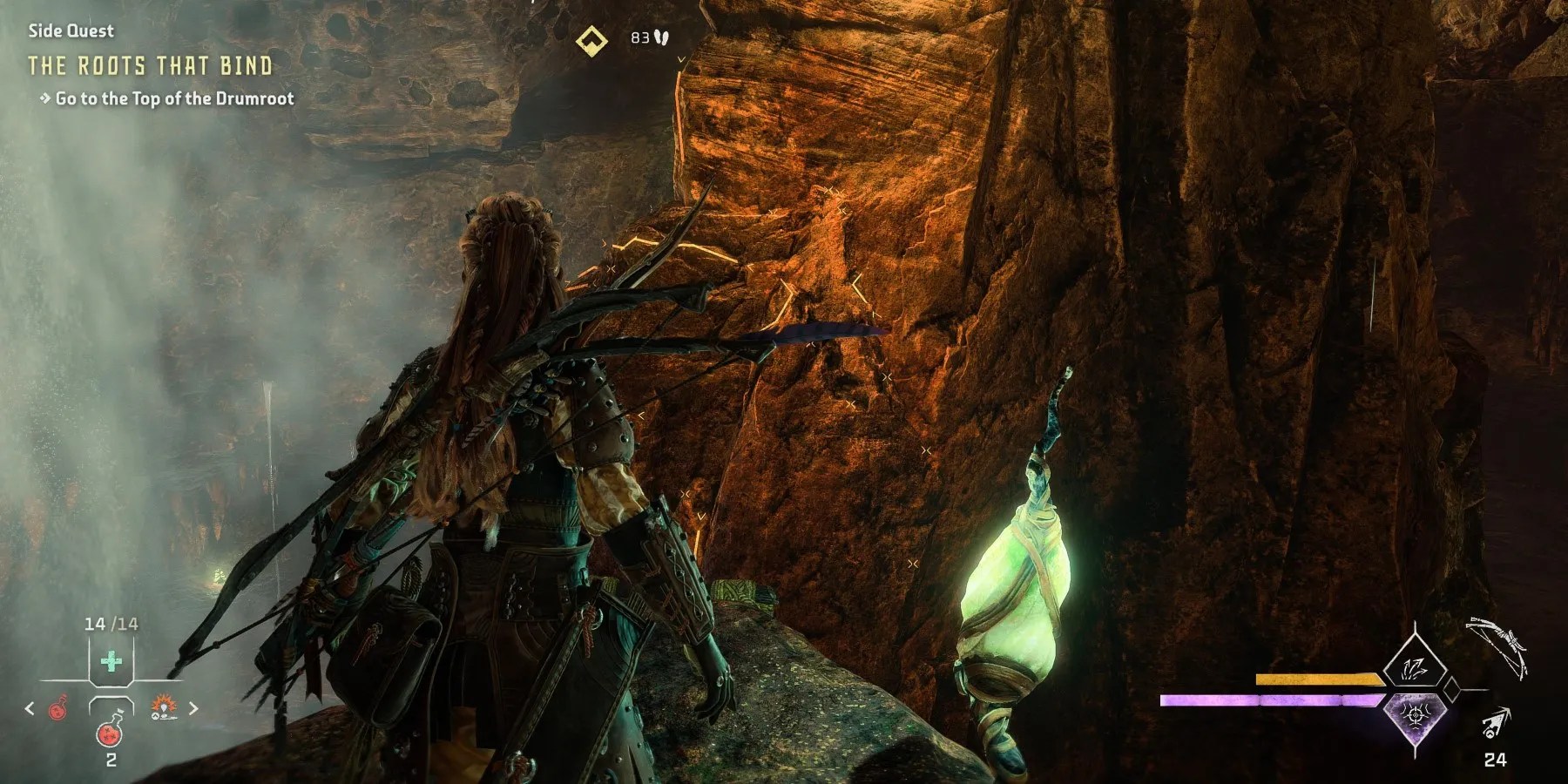Select the yellow quest waypoint marker

(x=591, y=39)
